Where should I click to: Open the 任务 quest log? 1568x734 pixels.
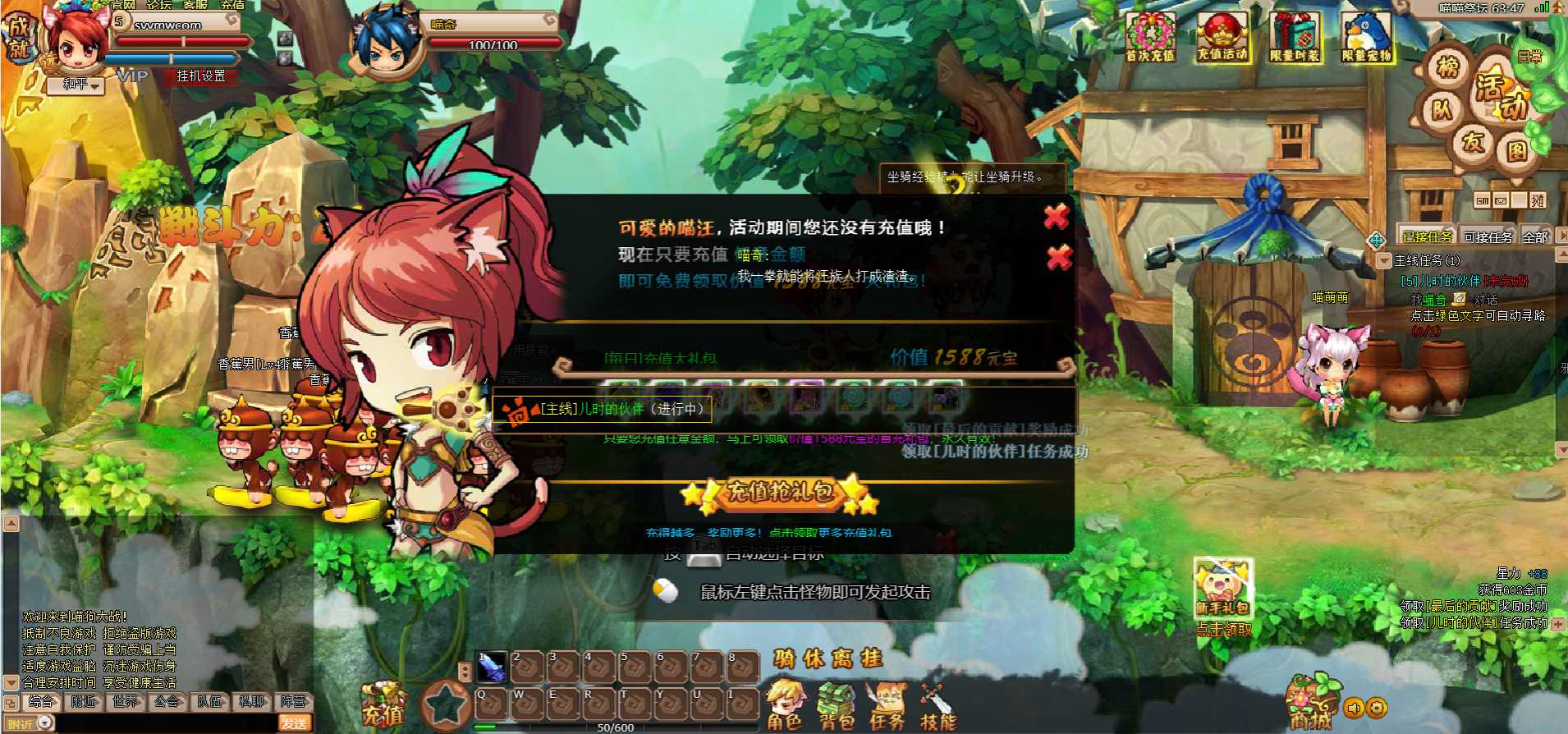pyautogui.click(x=887, y=706)
